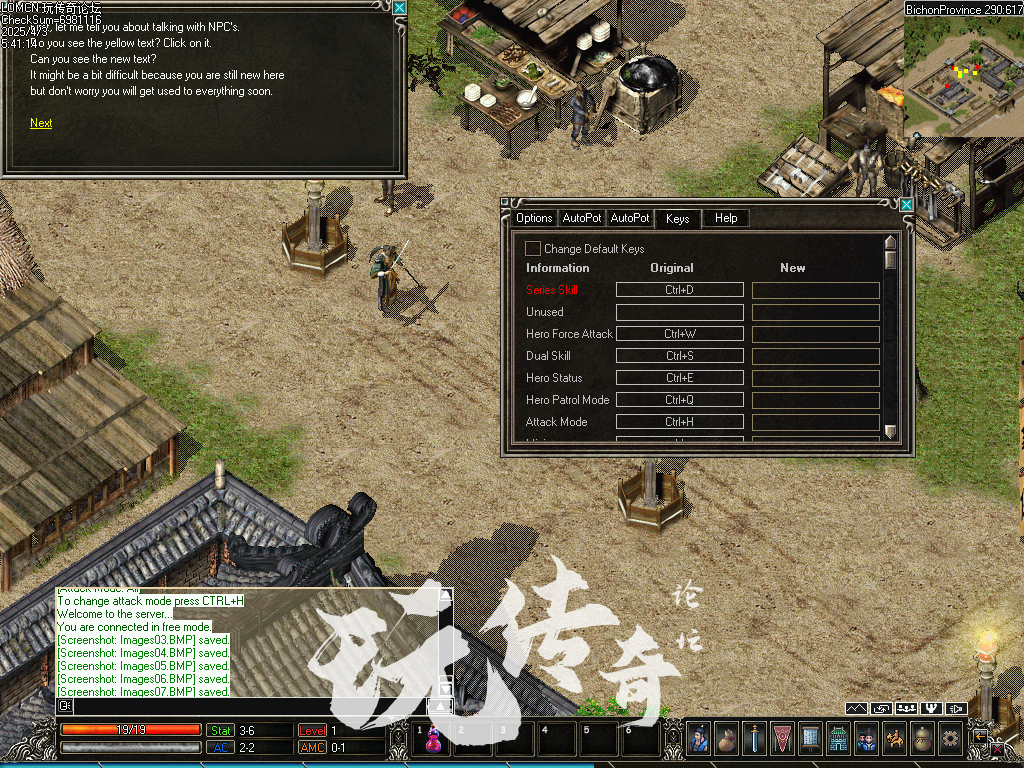1024x768 pixels.
Task: Open the Help tab
Action: click(726, 218)
